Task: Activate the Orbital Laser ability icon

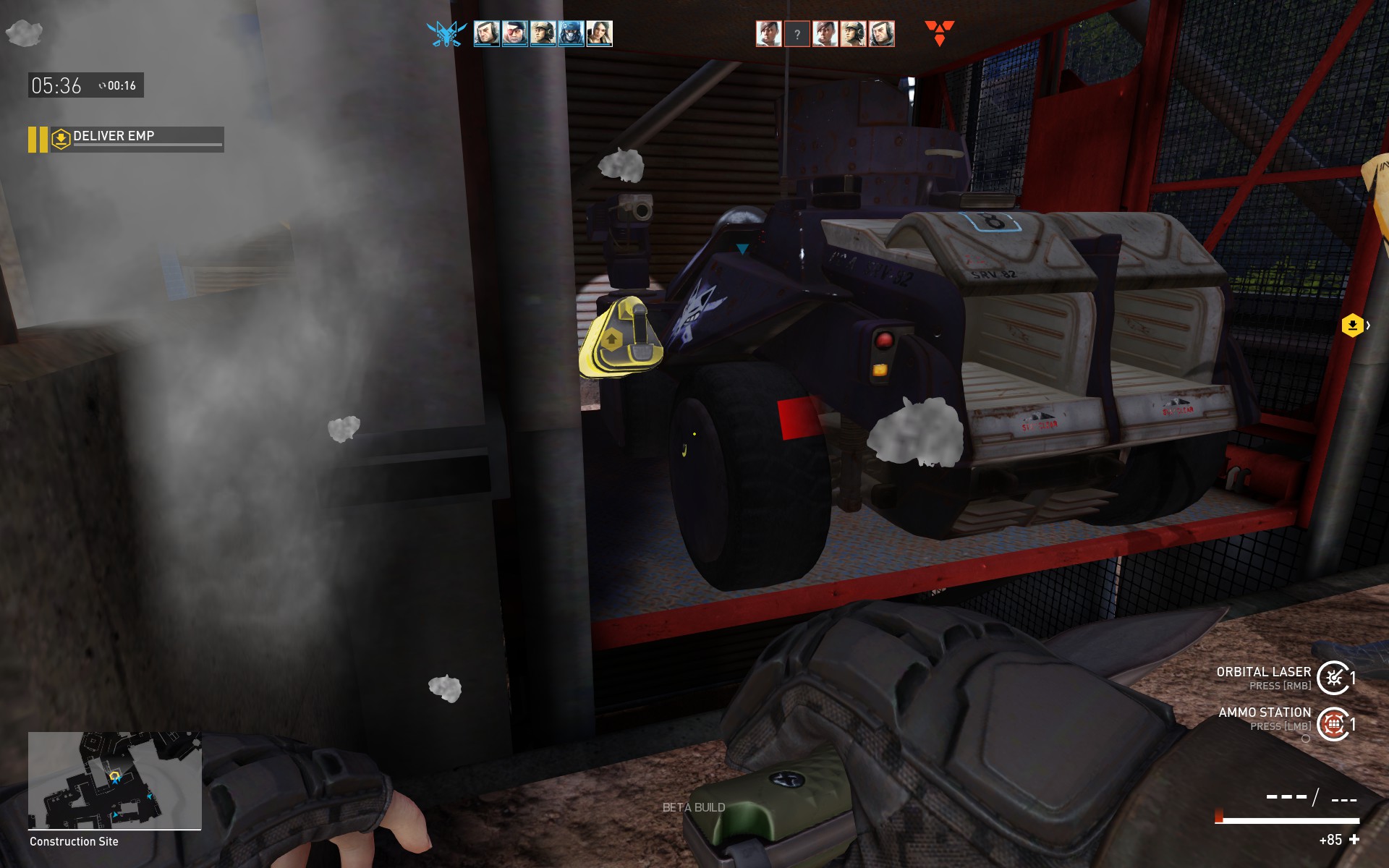Action: [x=1333, y=678]
